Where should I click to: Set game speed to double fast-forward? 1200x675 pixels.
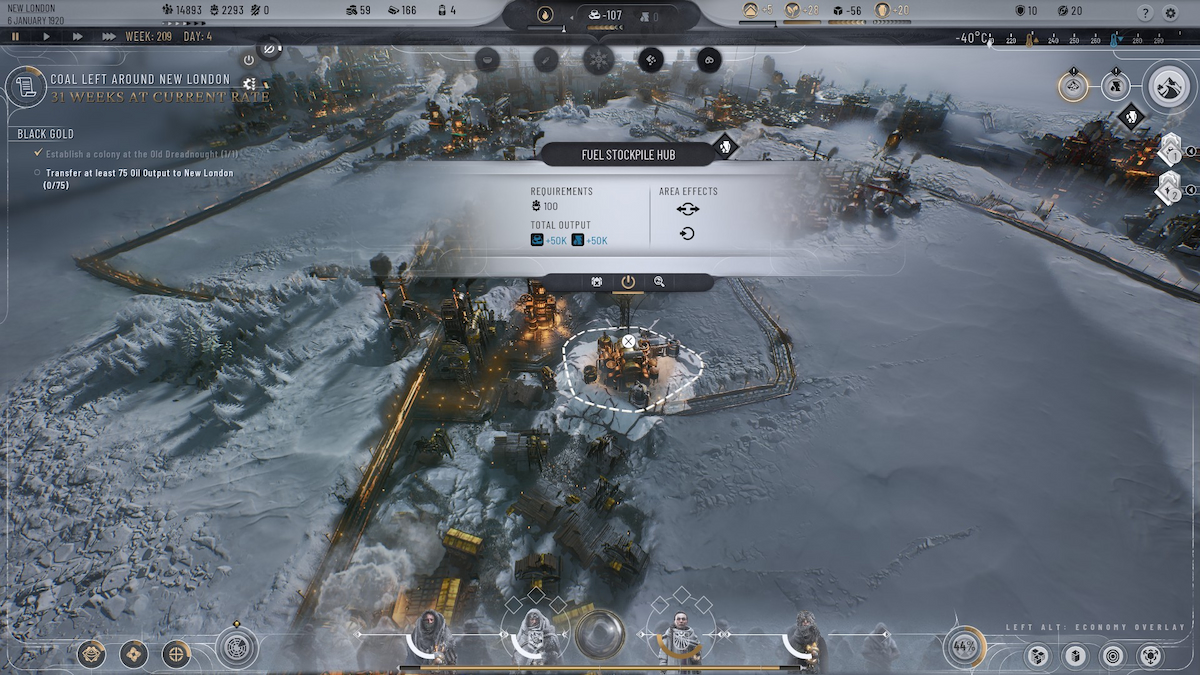(77, 36)
